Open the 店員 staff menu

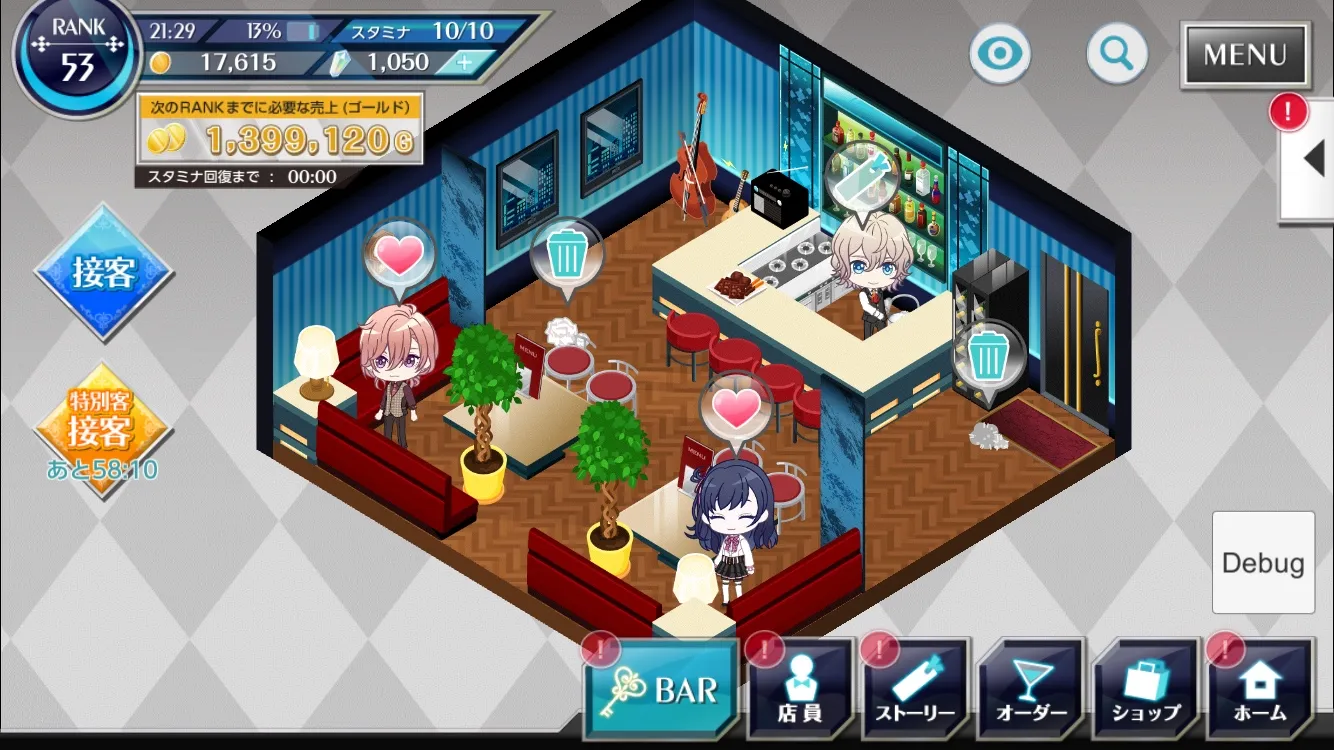(x=800, y=690)
